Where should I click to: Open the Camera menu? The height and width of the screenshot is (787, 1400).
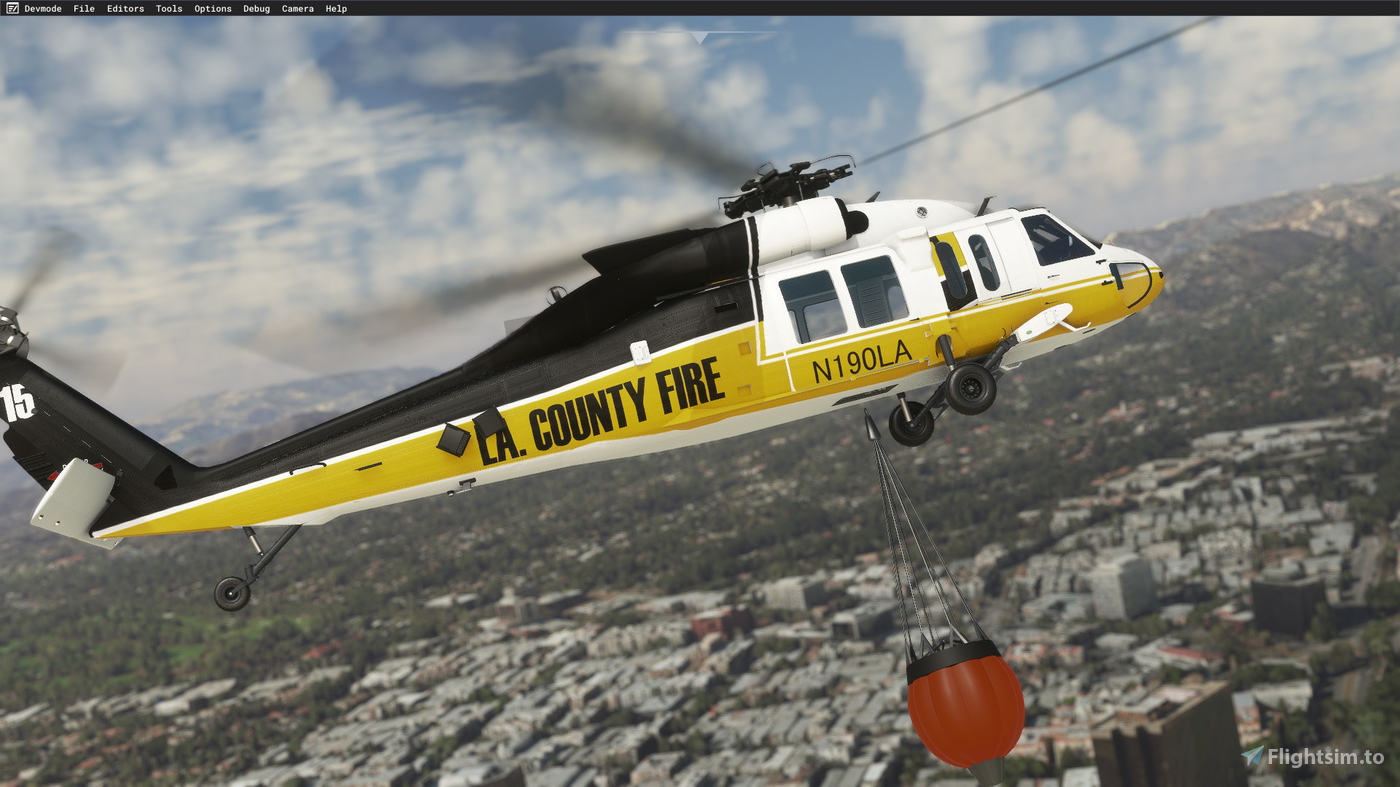[x=297, y=8]
